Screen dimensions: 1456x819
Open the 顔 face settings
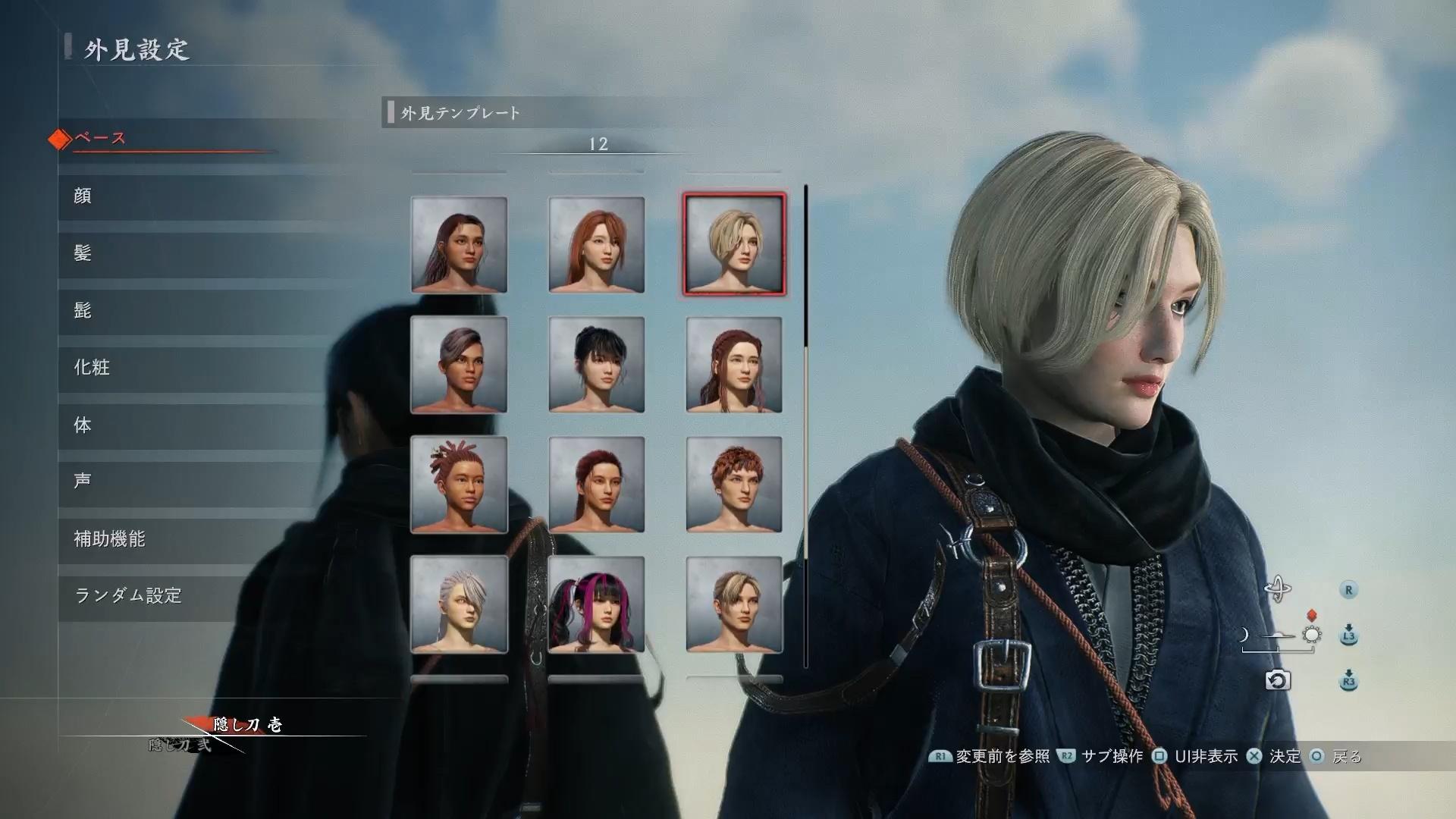tap(83, 196)
